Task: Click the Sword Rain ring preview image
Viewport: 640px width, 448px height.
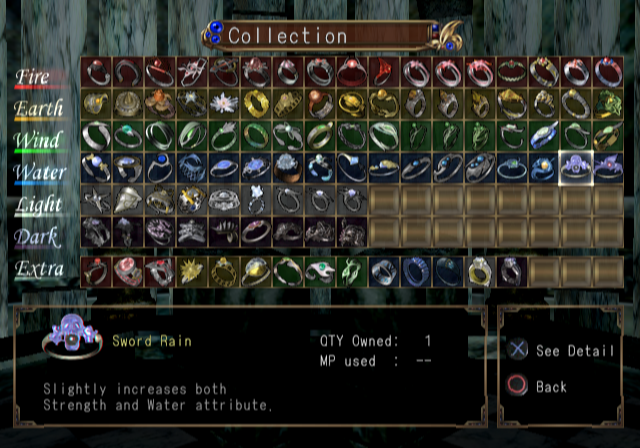Action: 72,341
